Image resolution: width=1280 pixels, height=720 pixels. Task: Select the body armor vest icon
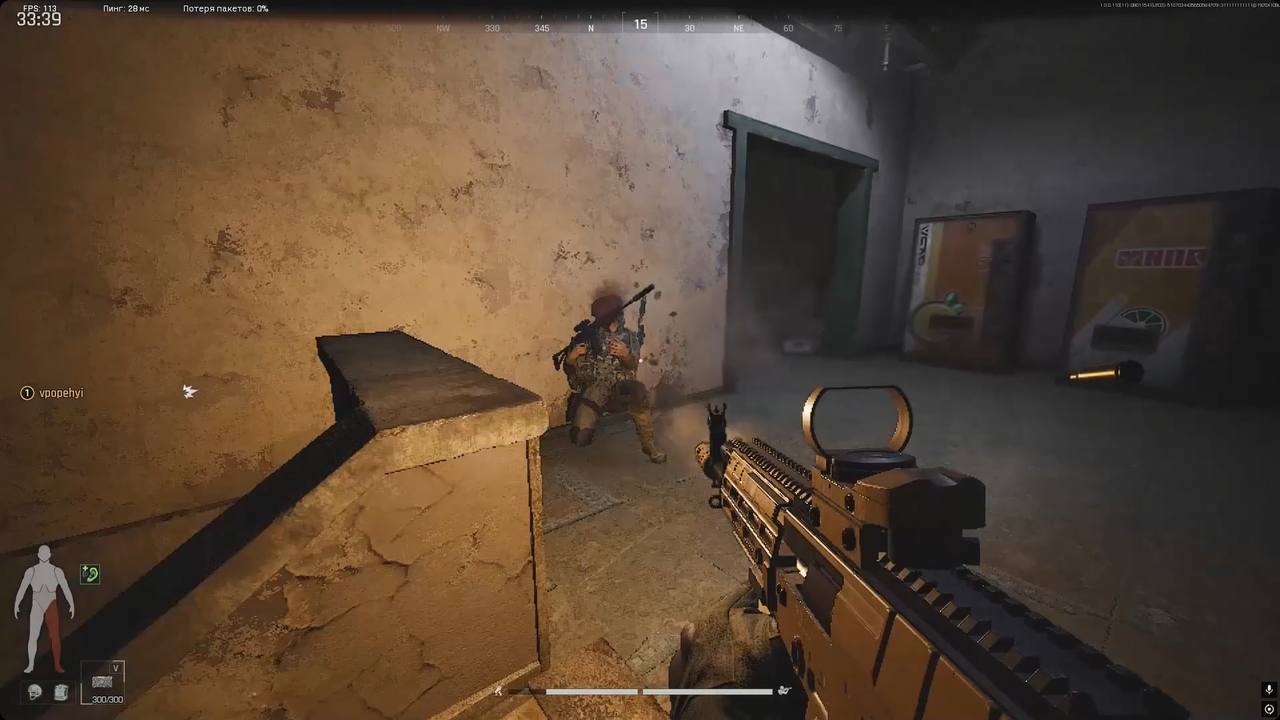pyautogui.click(x=59, y=691)
